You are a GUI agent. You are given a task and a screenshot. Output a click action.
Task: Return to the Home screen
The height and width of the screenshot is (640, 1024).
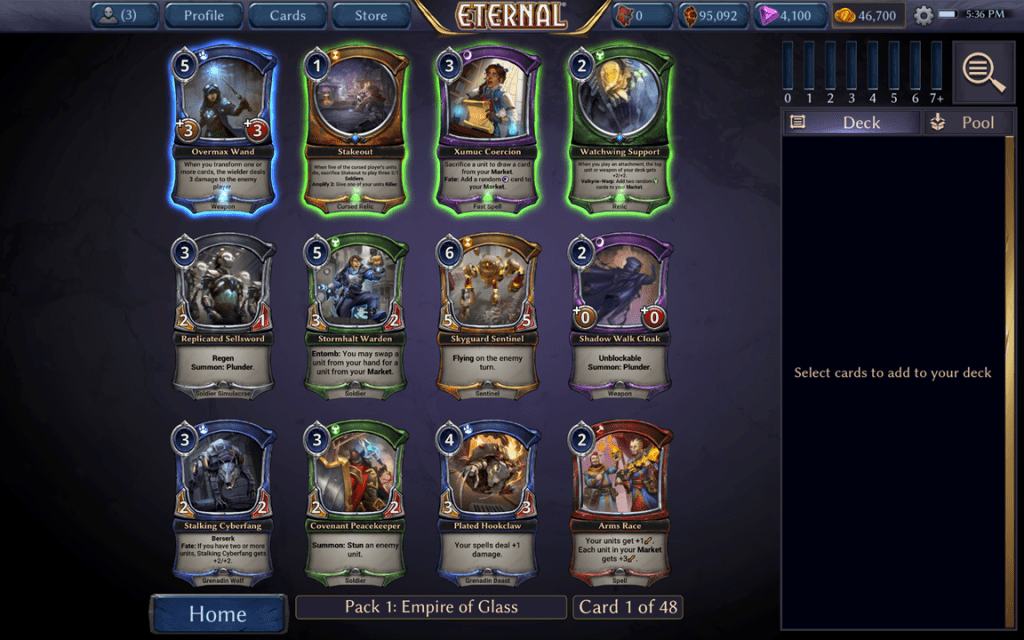point(217,614)
